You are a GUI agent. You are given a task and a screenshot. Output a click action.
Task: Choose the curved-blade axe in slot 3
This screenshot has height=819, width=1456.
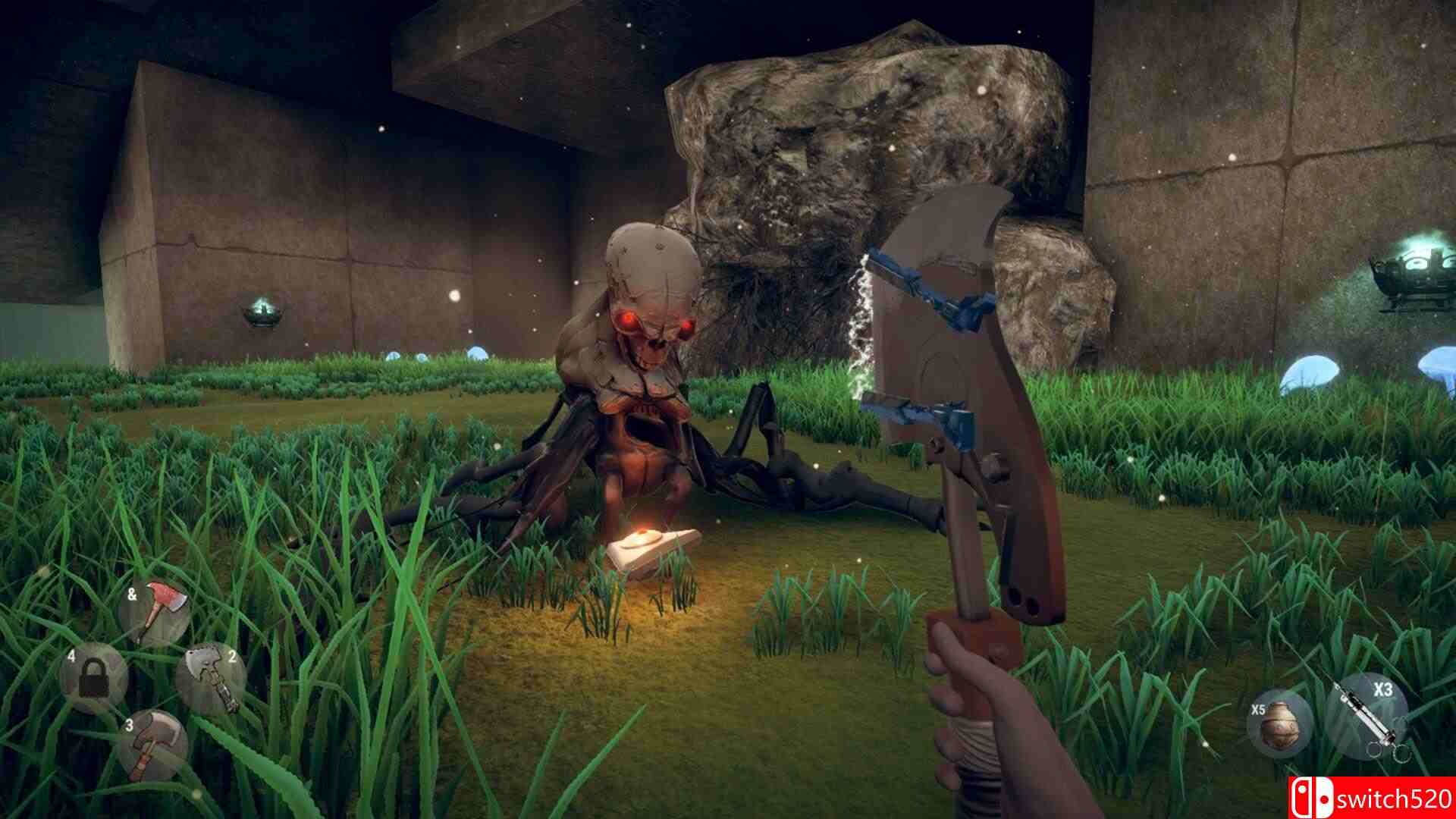click(x=154, y=745)
